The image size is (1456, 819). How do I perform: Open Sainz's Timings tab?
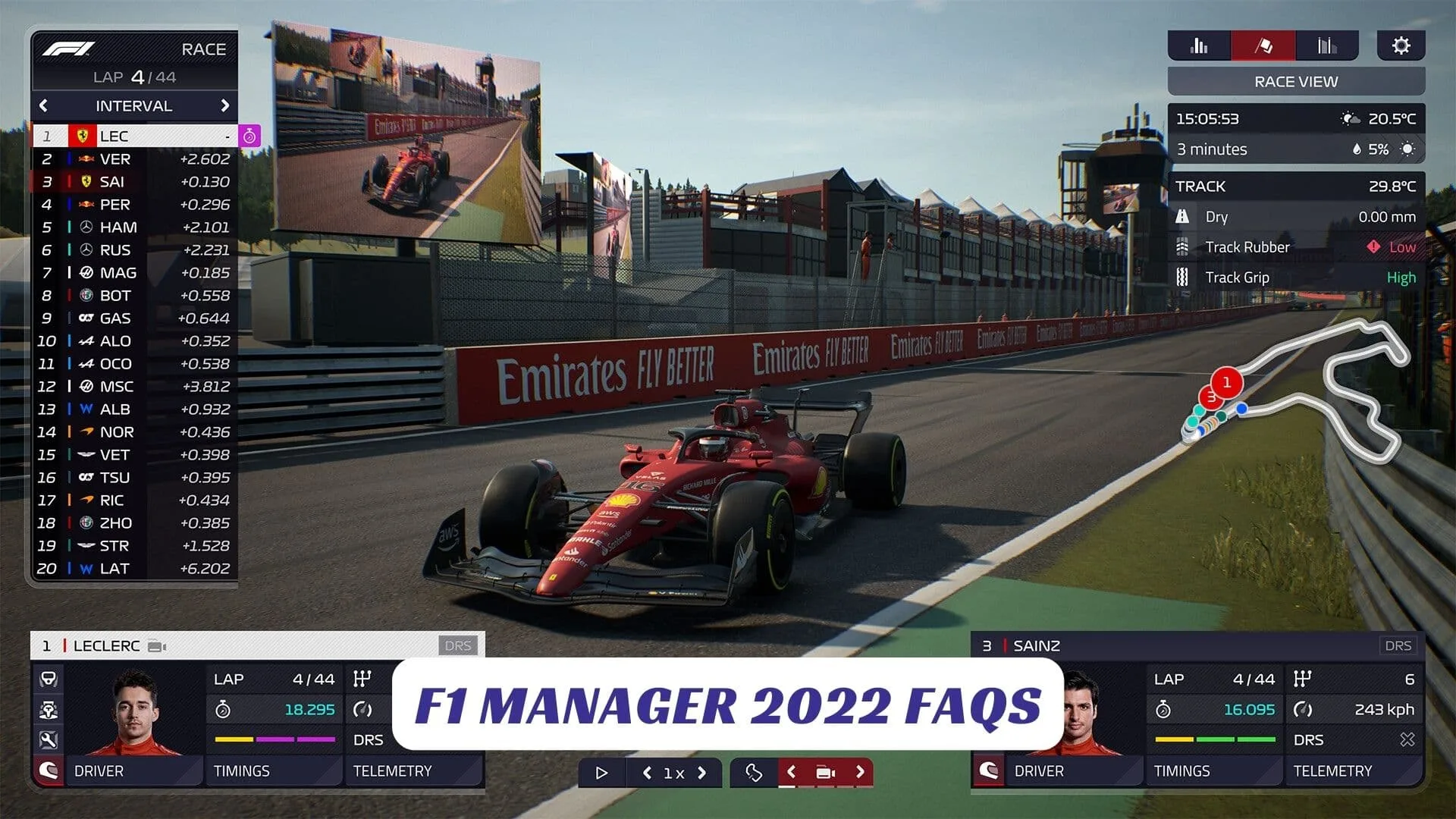1182,771
